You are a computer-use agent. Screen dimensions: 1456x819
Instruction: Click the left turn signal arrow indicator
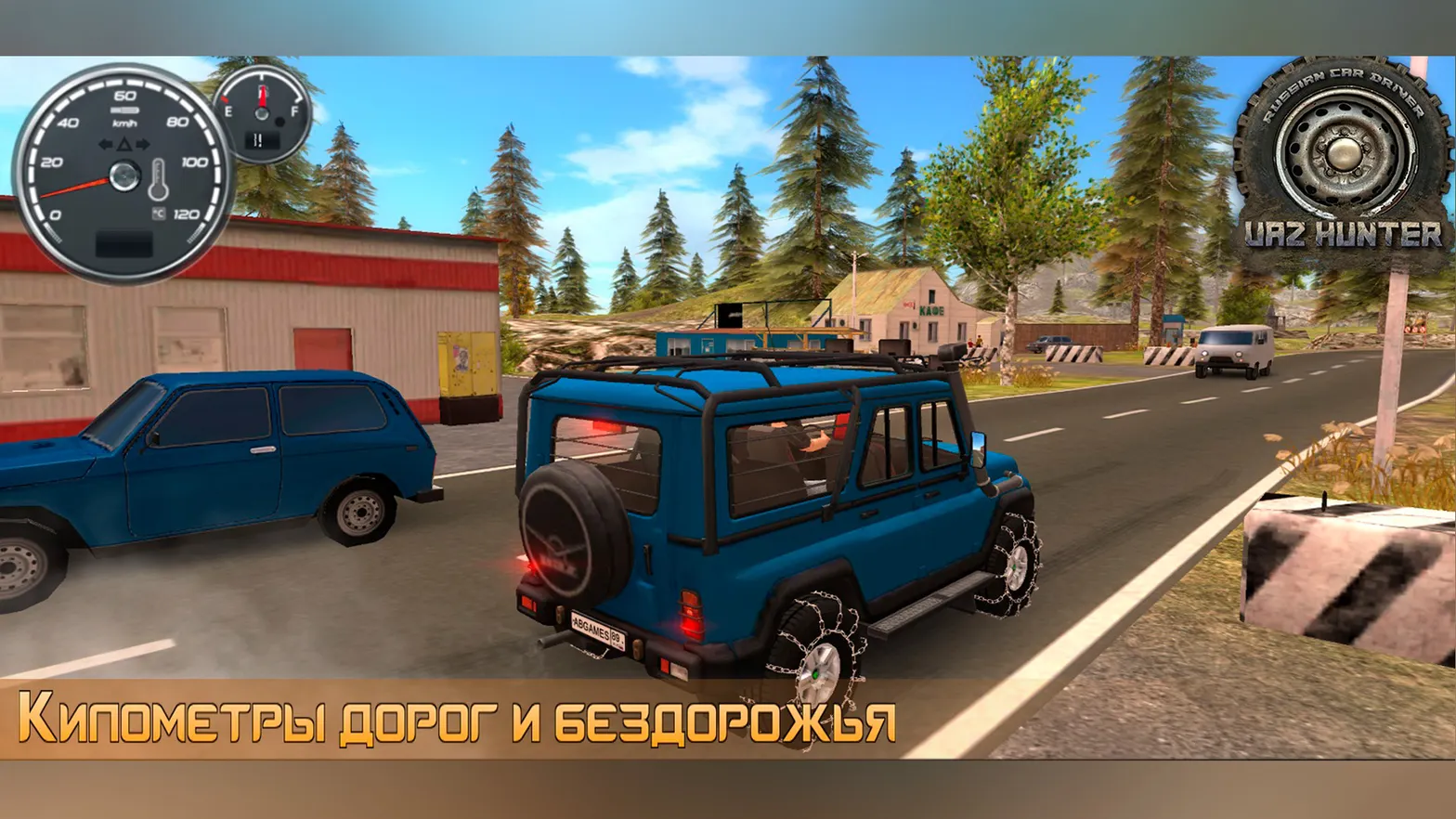tap(104, 144)
